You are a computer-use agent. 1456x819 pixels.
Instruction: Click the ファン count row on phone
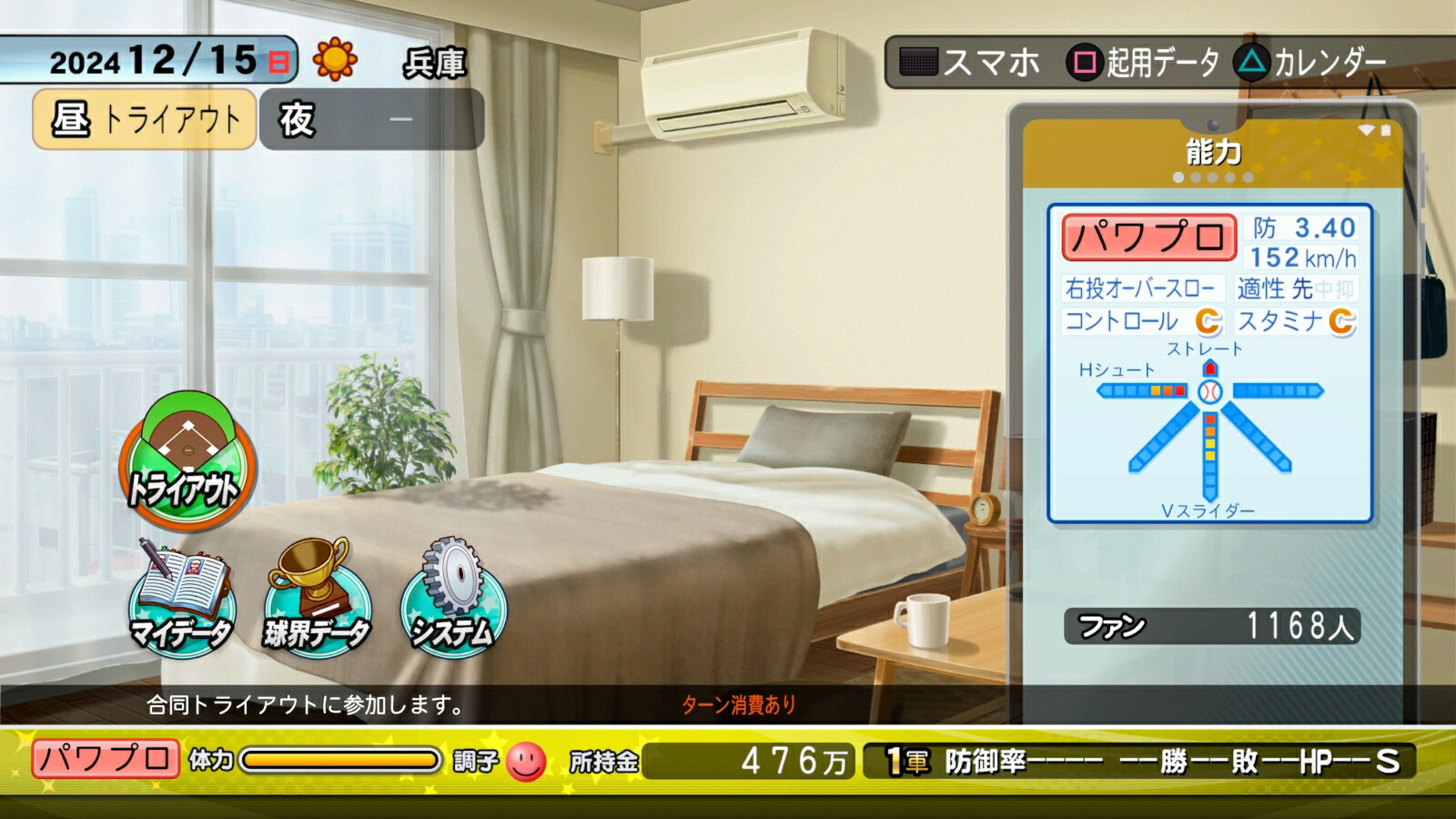tap(1211, 626)
